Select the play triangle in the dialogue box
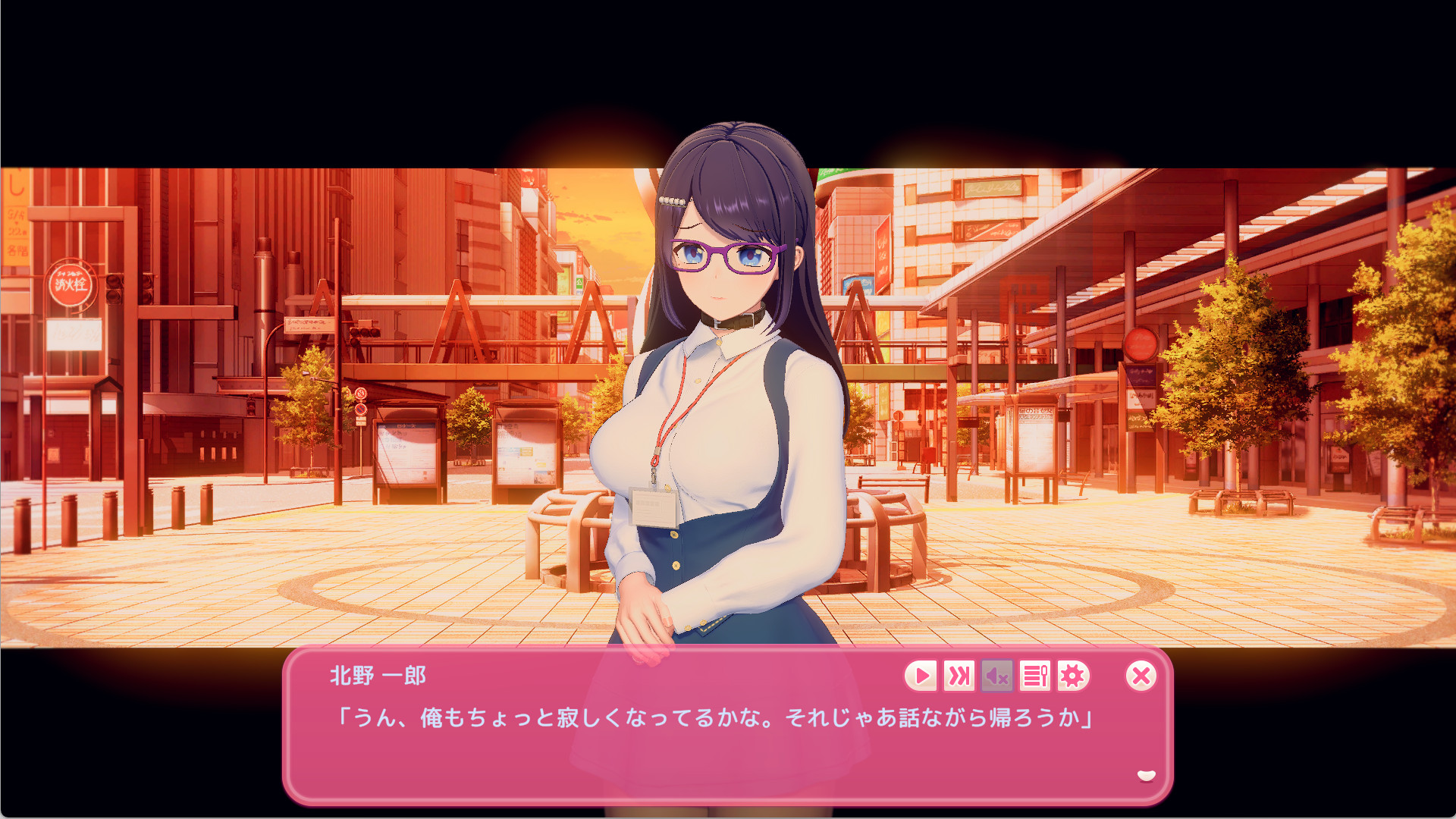This screenshot has width=1456, height=819. (921, 677)
